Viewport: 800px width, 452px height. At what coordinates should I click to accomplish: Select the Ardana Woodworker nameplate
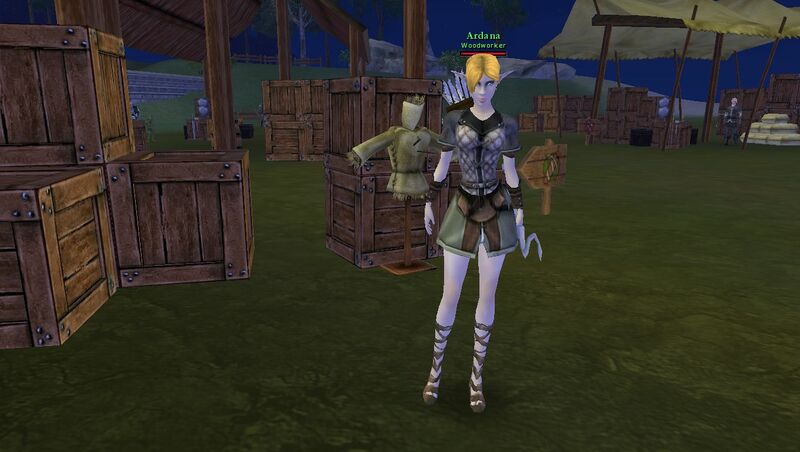(481, 40)
